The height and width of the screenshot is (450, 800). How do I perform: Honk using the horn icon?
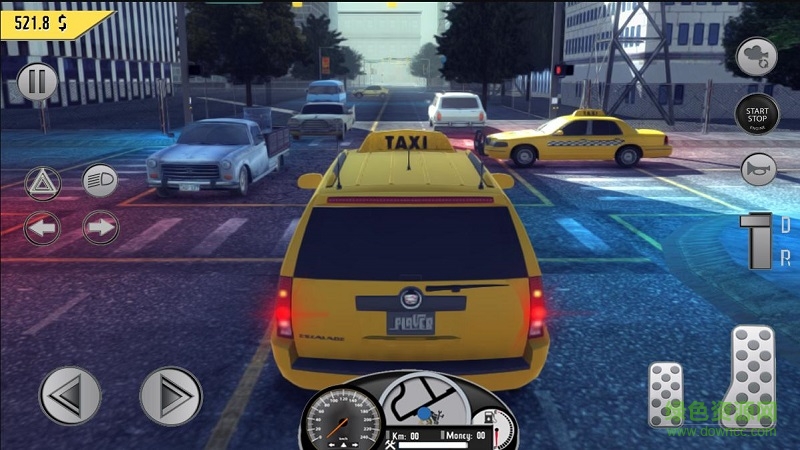[758, 169]
